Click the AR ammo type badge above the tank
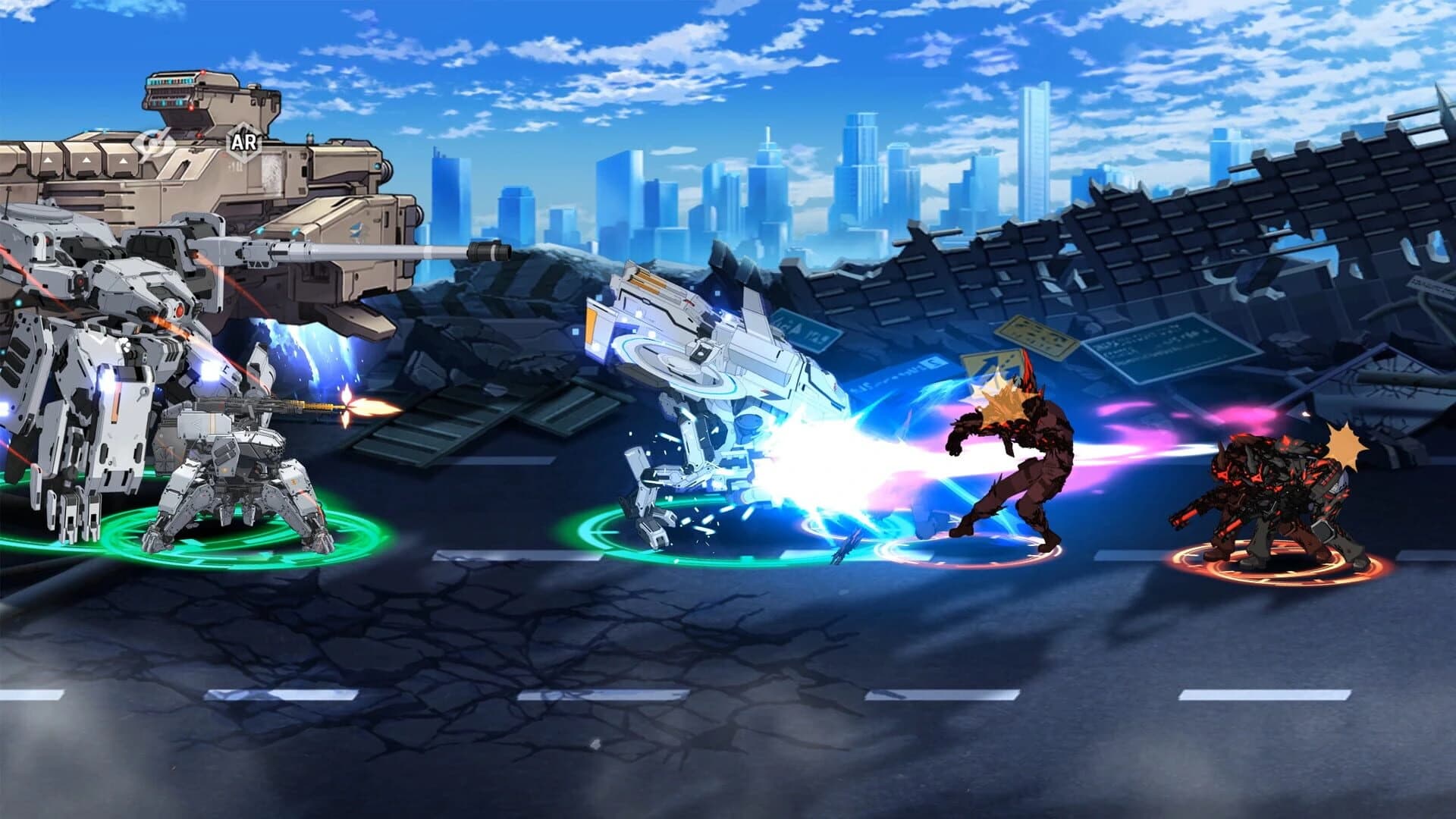 [x=244, y=141]
